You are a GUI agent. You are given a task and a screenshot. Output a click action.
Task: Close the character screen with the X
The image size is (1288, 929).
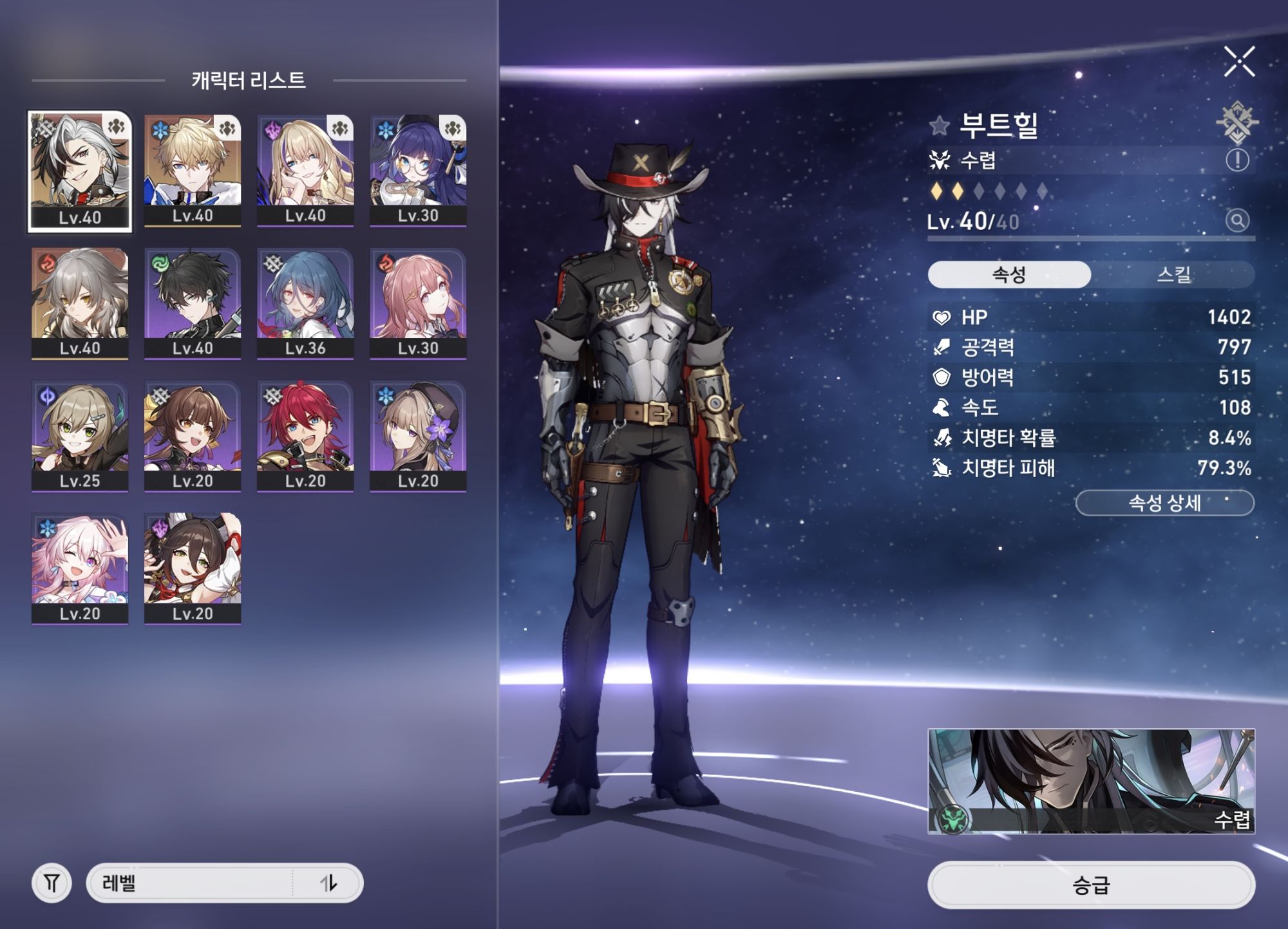pyautogui.click(x=1238, y=62)
